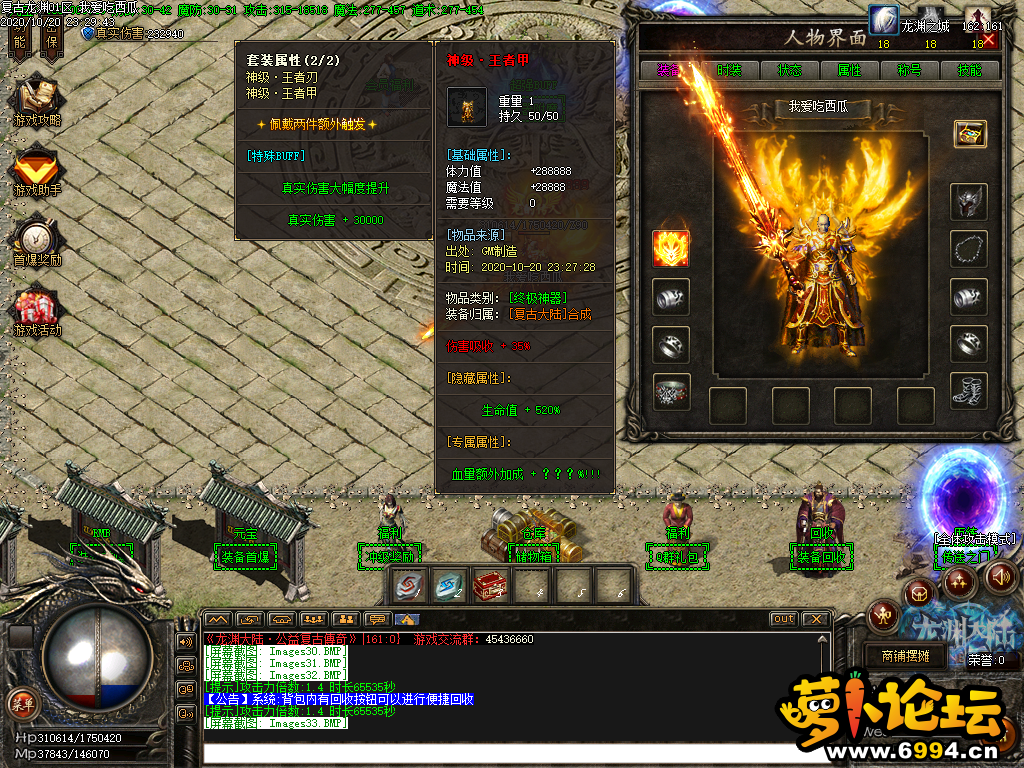Switch to the 技能 (skills) tab
Viewport: 1024px width, 768px height.
click(969, 70)
